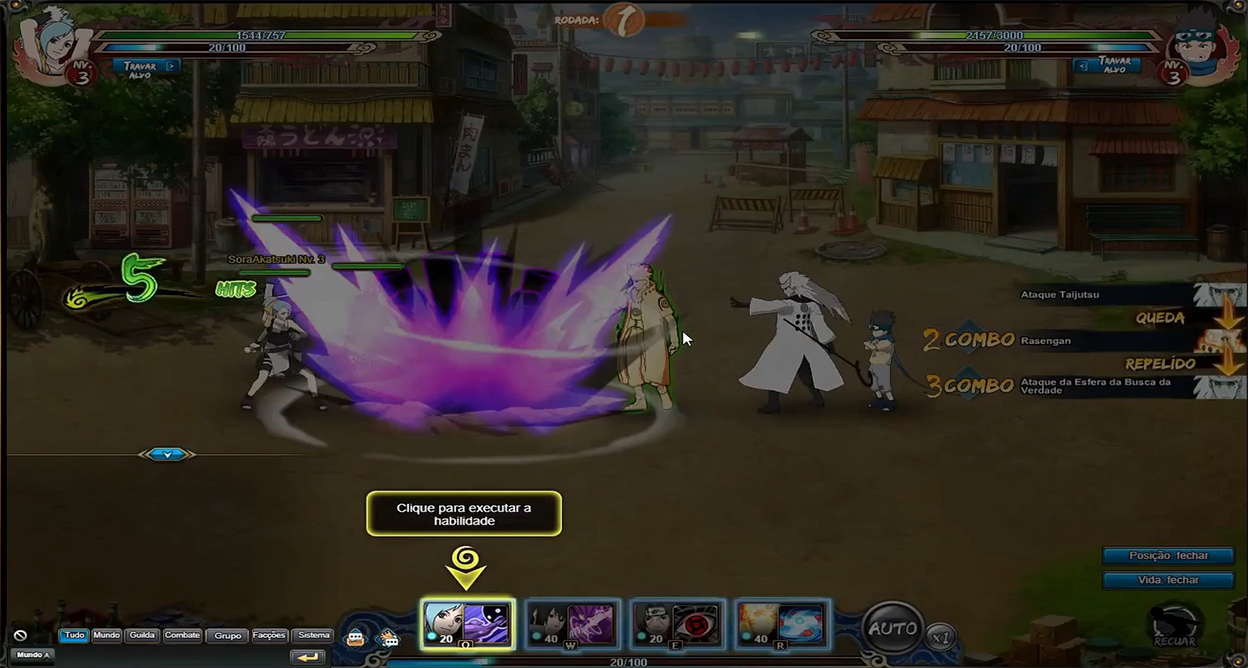
Task: Activate the highlighted first skill with the yellow border
Action: 467,624
